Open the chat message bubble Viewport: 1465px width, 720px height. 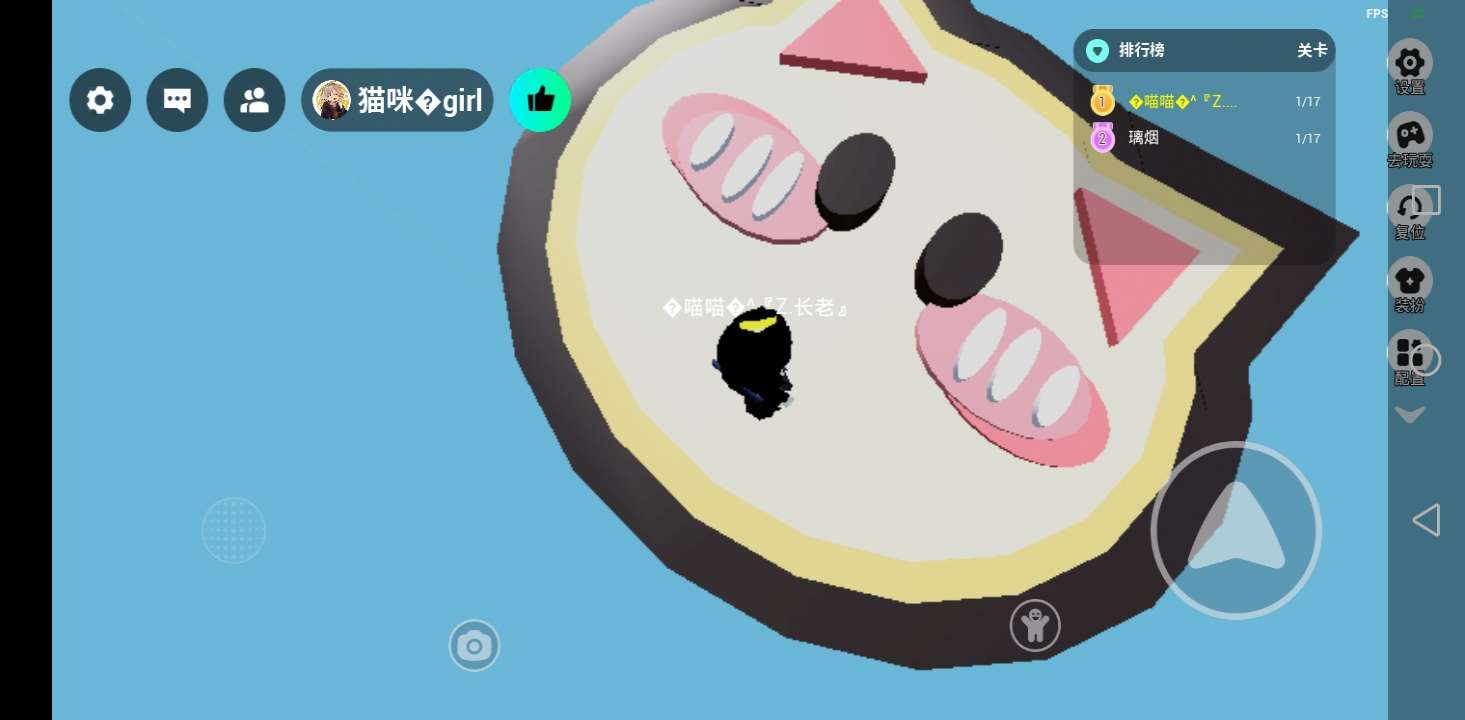coord(177,100)
